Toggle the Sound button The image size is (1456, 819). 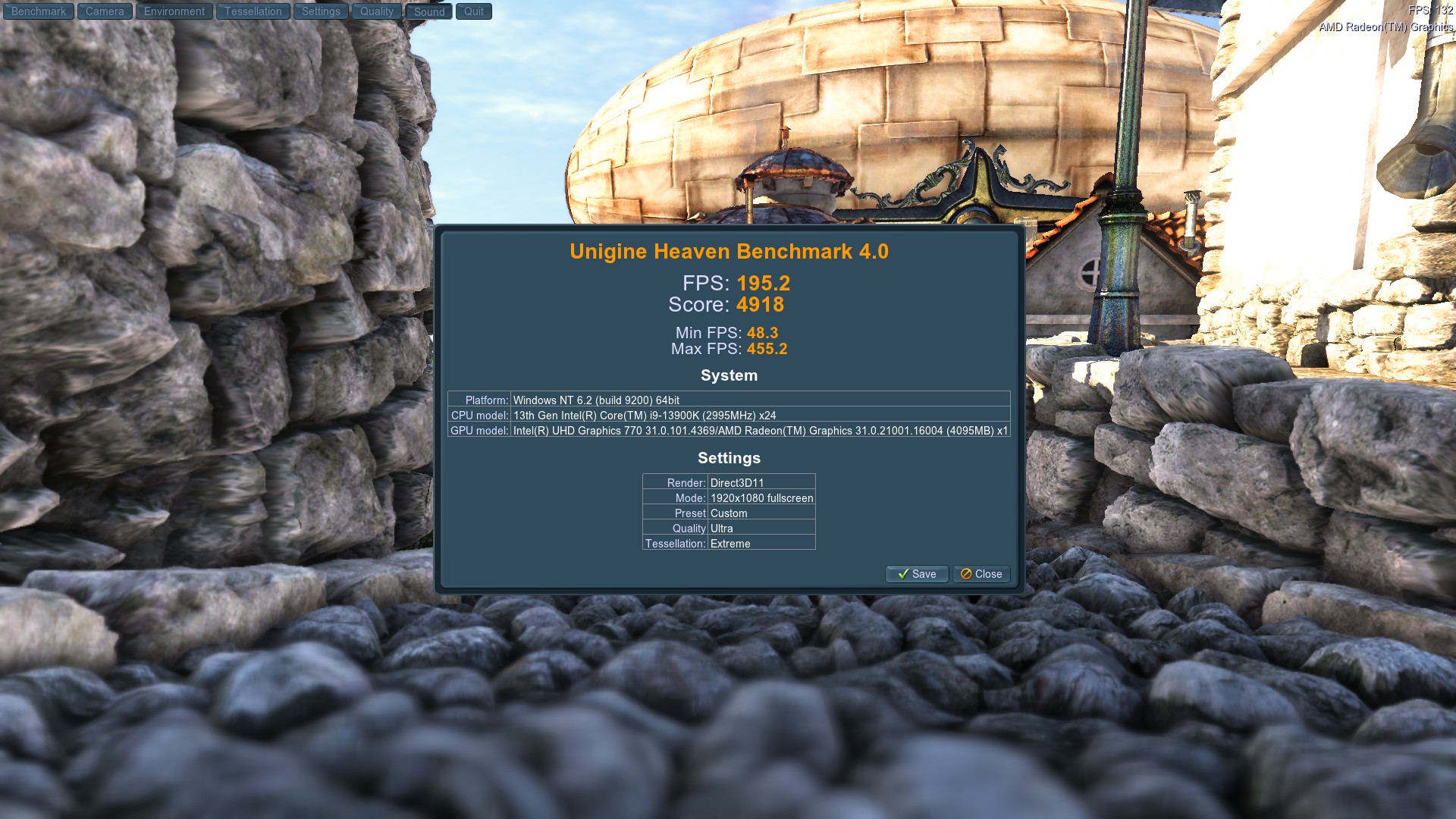point(429,12)
